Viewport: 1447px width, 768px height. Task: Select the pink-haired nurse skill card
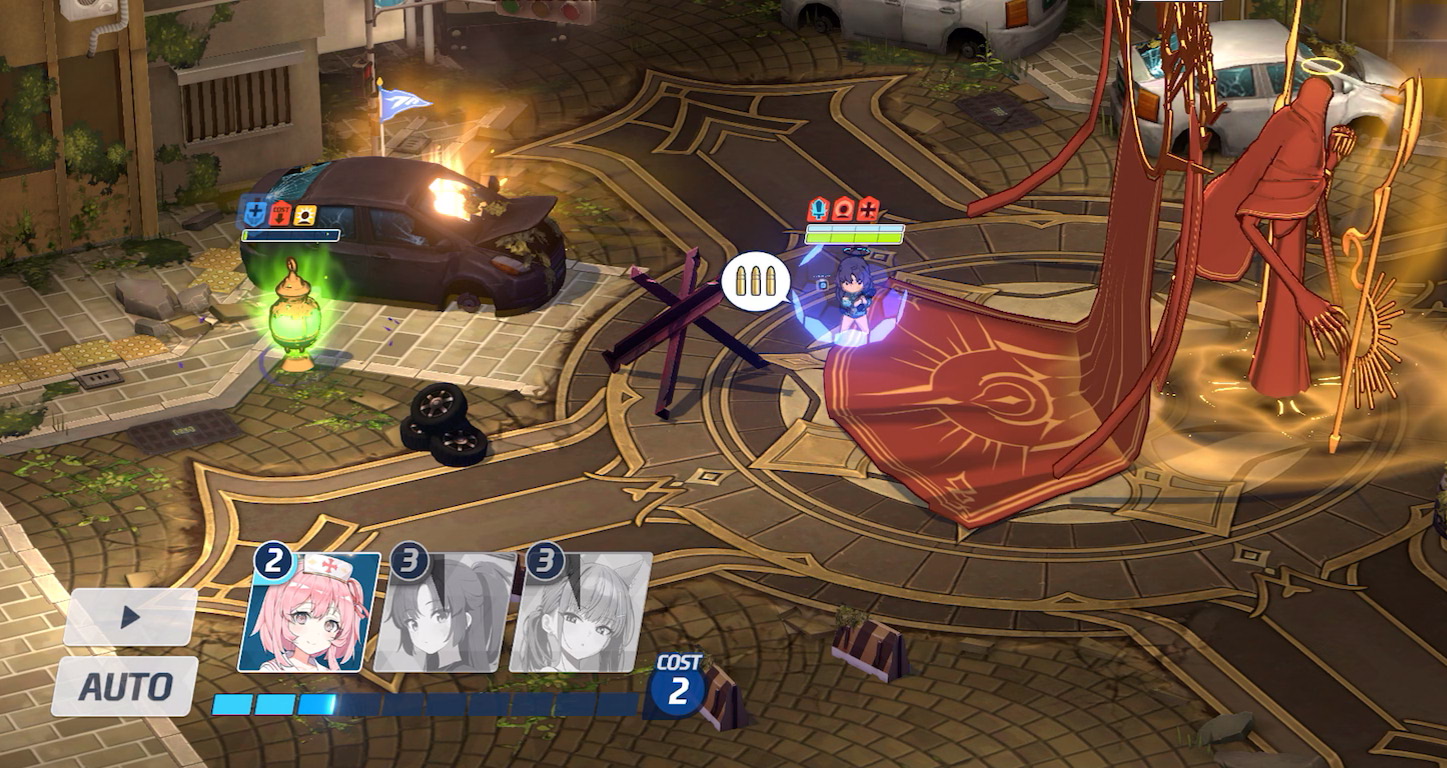click(x=309, y=612)
